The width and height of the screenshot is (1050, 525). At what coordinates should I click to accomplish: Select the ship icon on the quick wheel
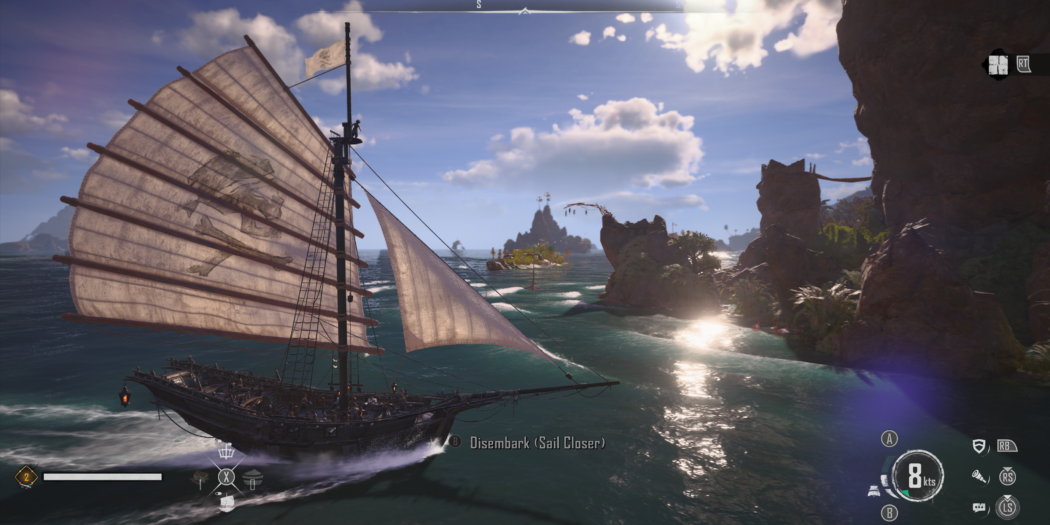(x=226, y=503)
